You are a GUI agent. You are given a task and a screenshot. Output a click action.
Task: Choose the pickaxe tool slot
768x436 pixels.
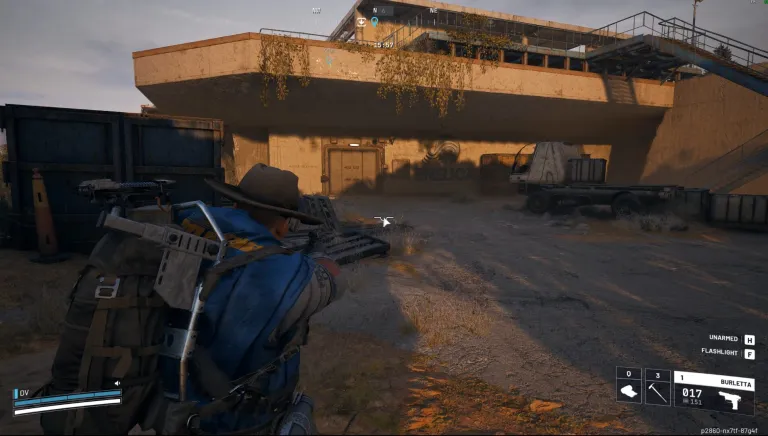click(657, 387)
